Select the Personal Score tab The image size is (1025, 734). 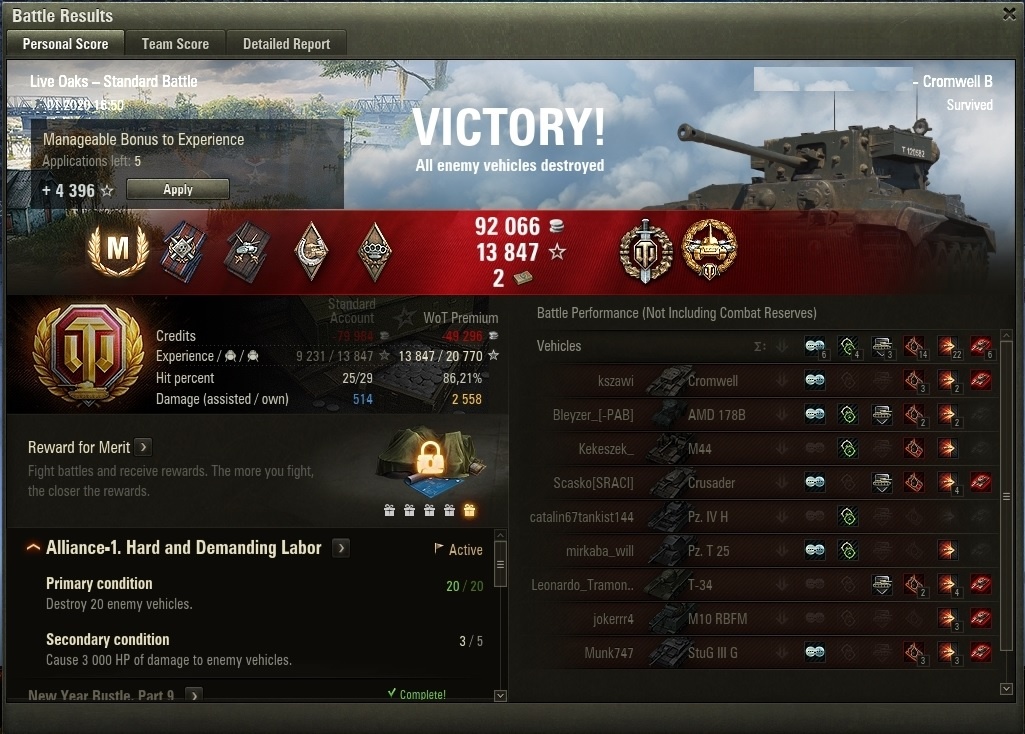point(65,44)
